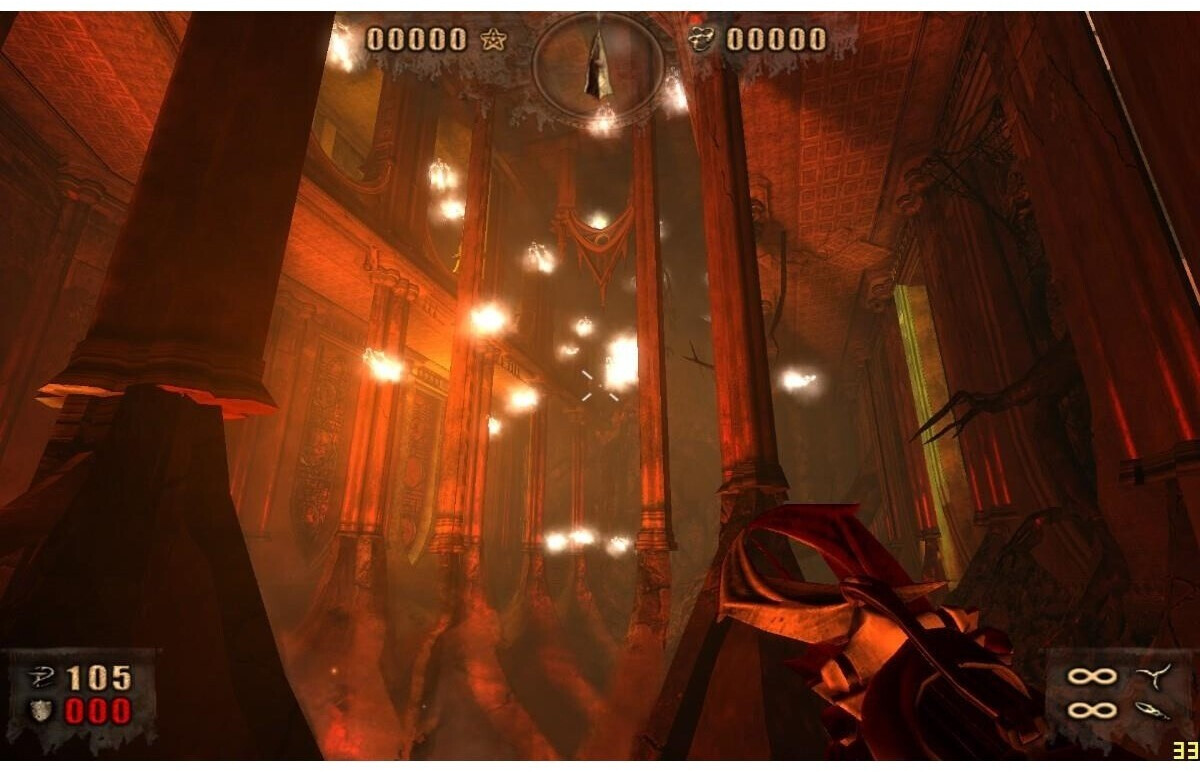Image resolution: width=1200 pixels, height=772 pixels.
Task: Click the souls icon beside the right counter
Action: [x=702, y=39]
